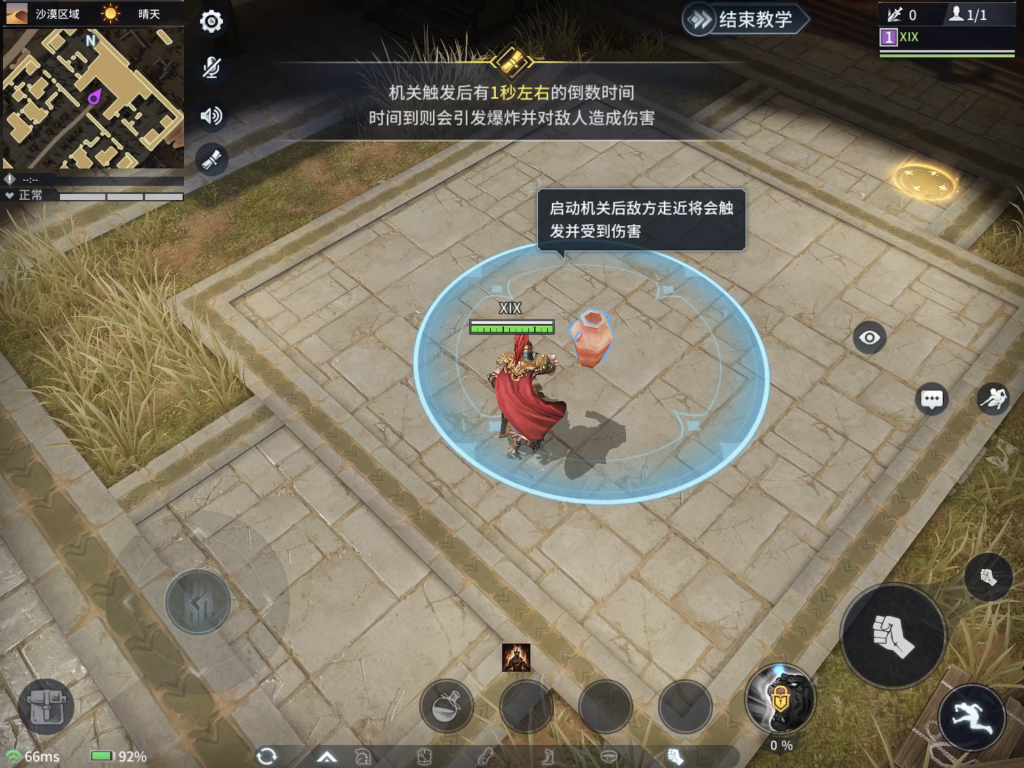Select the highlighted glove equipment slot
The width and height of the screenshot is (1024, 768).
click(x=675, y=756)
